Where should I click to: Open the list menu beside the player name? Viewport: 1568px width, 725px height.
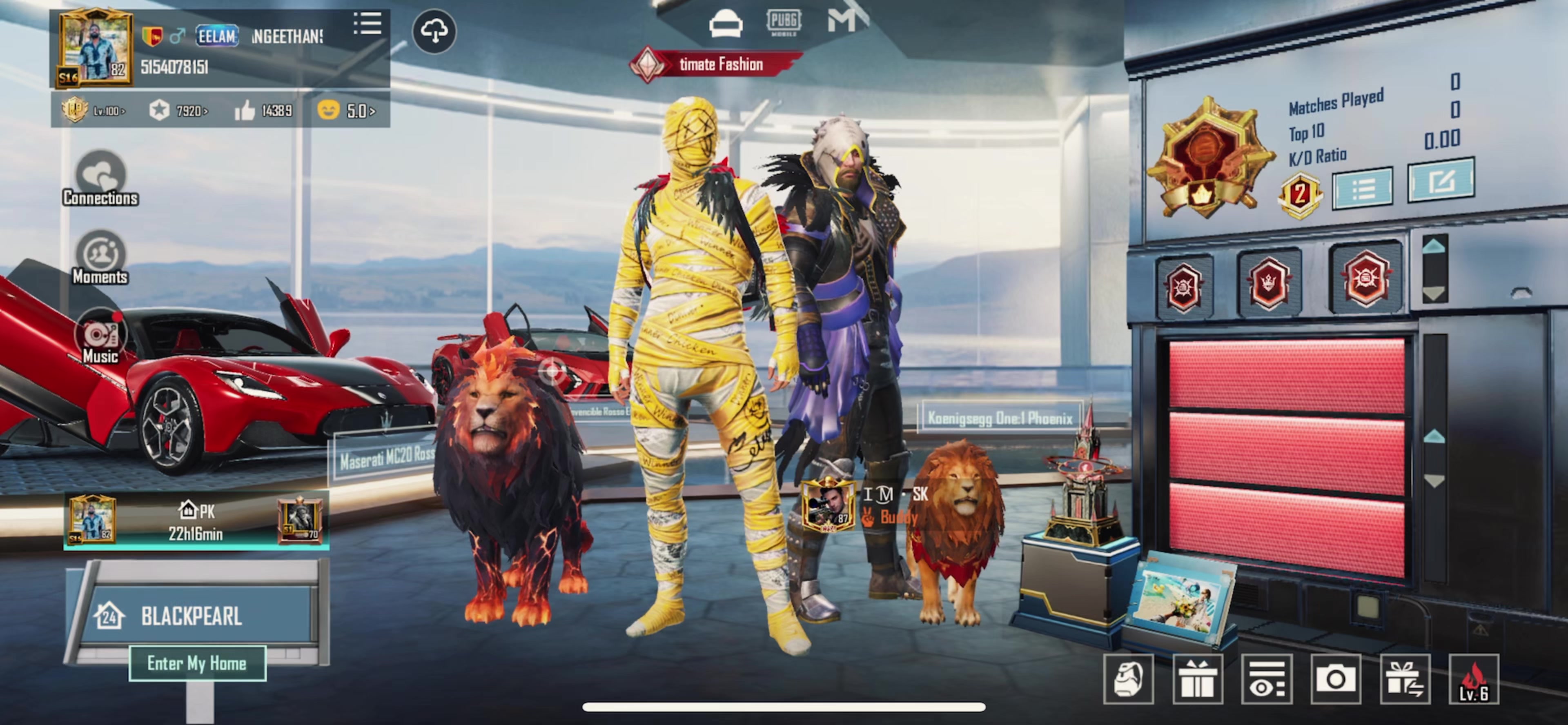coord(367,25)
